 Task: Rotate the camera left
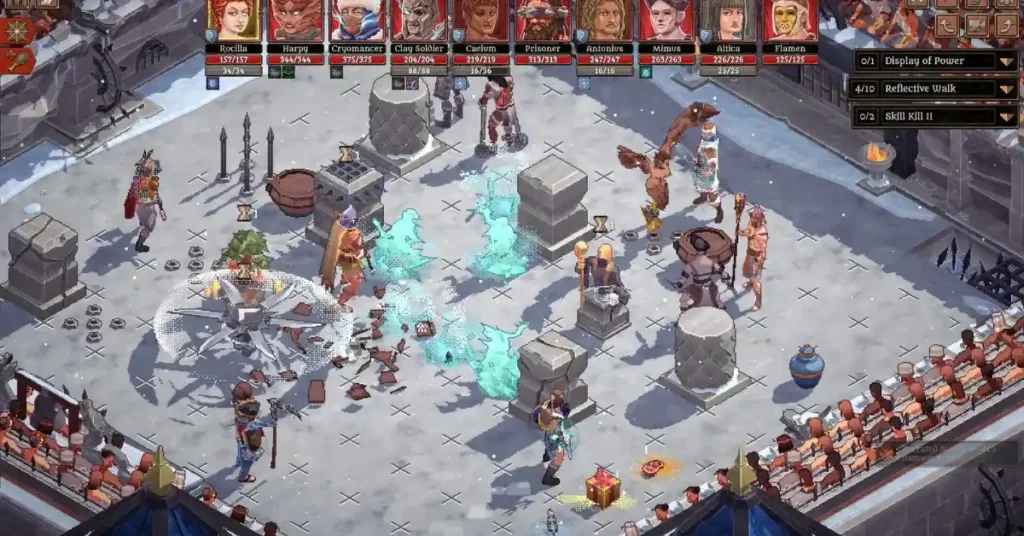[947, 25]
